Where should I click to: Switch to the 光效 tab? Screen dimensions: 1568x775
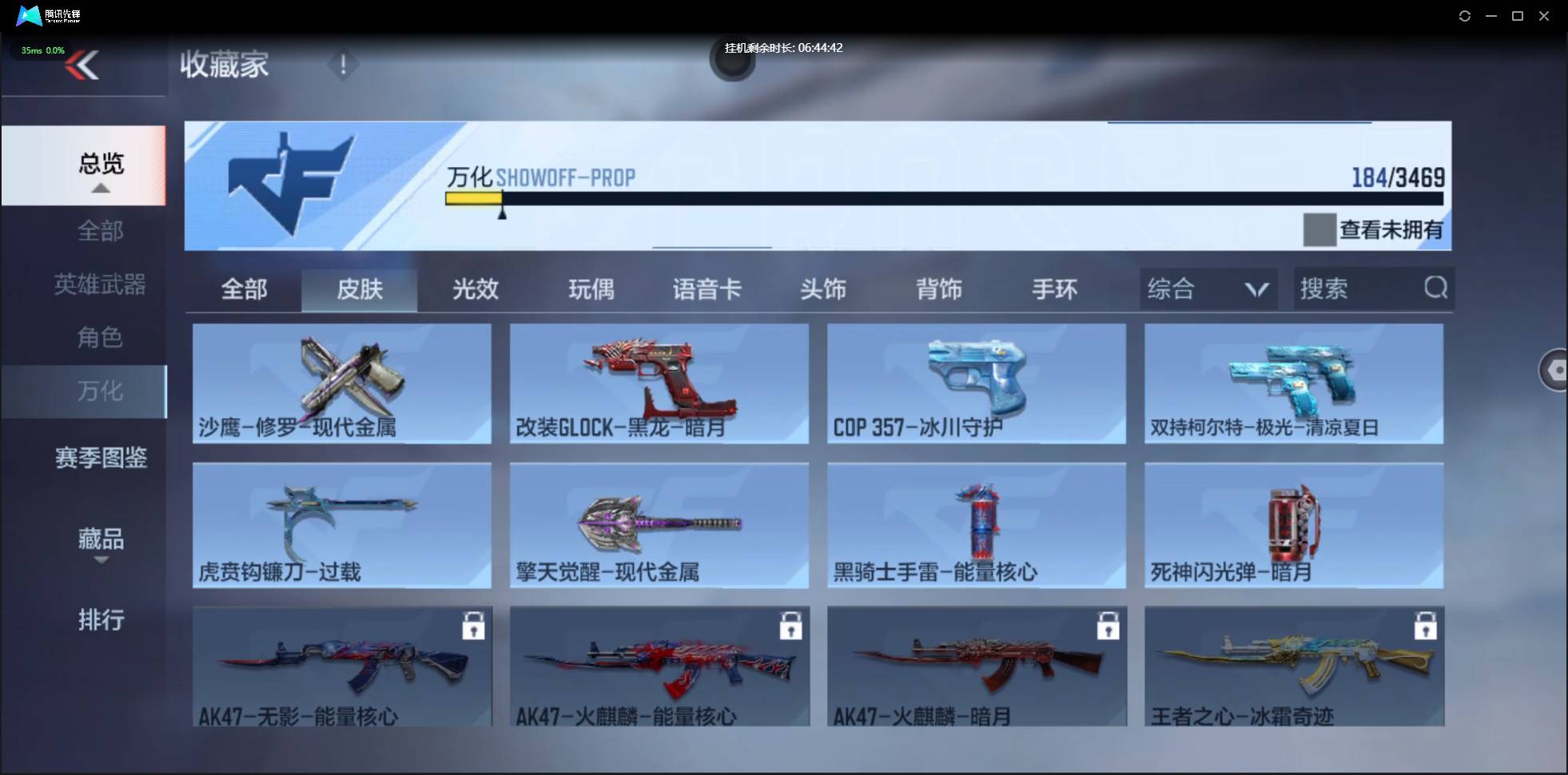tap(474, 289)
